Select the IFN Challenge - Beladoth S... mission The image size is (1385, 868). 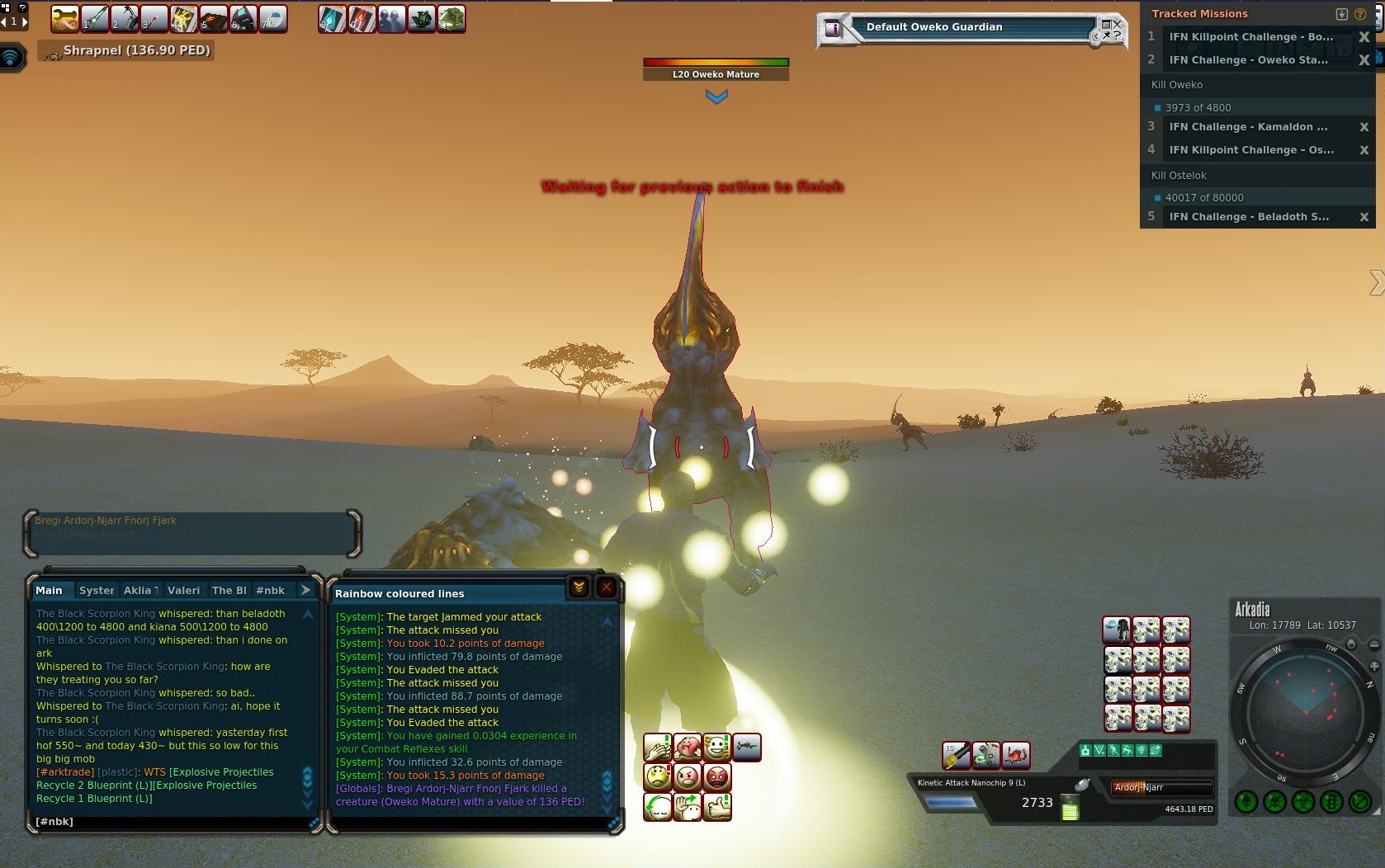coord(1248,216)
